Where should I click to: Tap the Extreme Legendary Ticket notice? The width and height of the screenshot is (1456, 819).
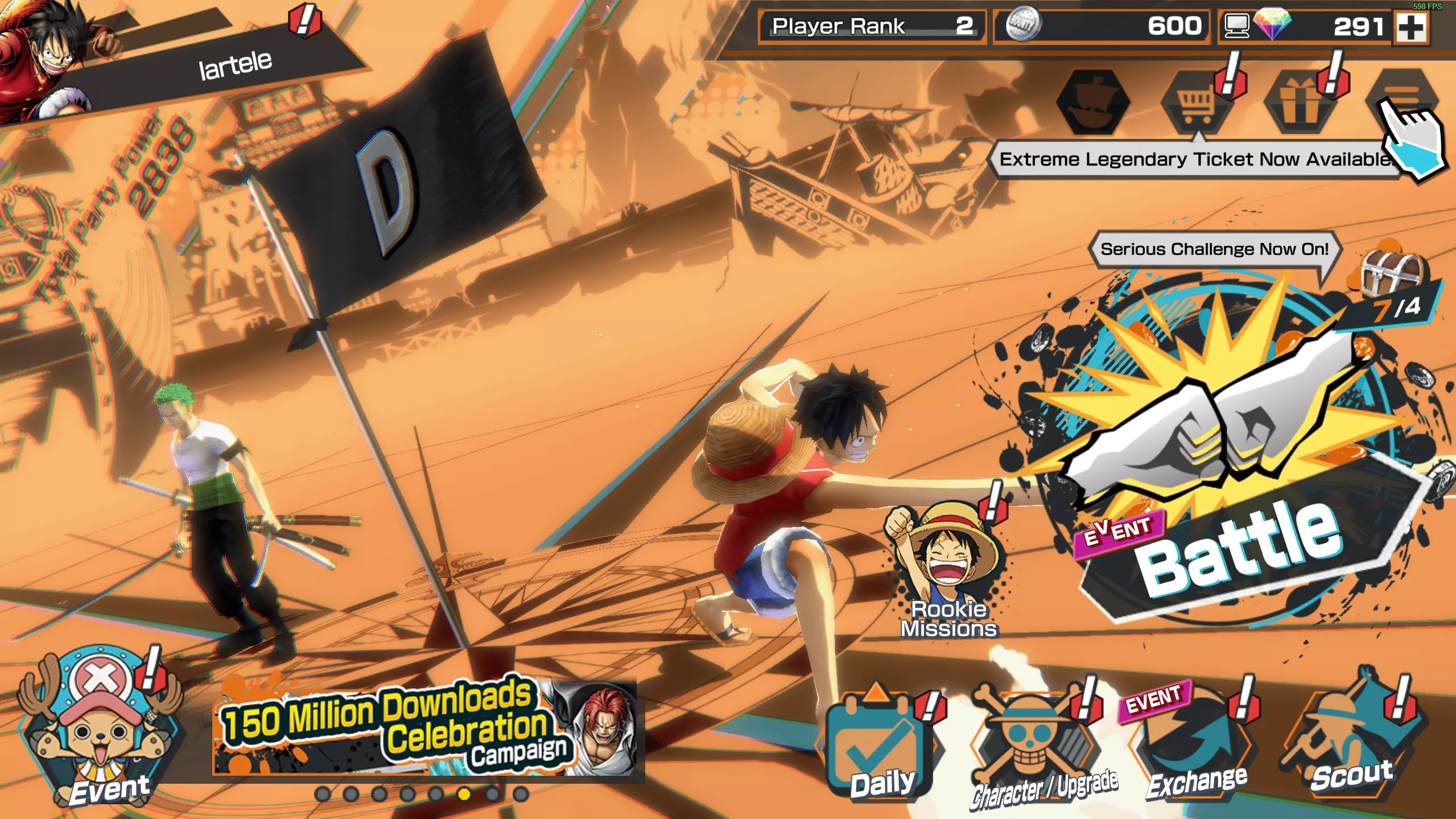(x=1195, y=159)
